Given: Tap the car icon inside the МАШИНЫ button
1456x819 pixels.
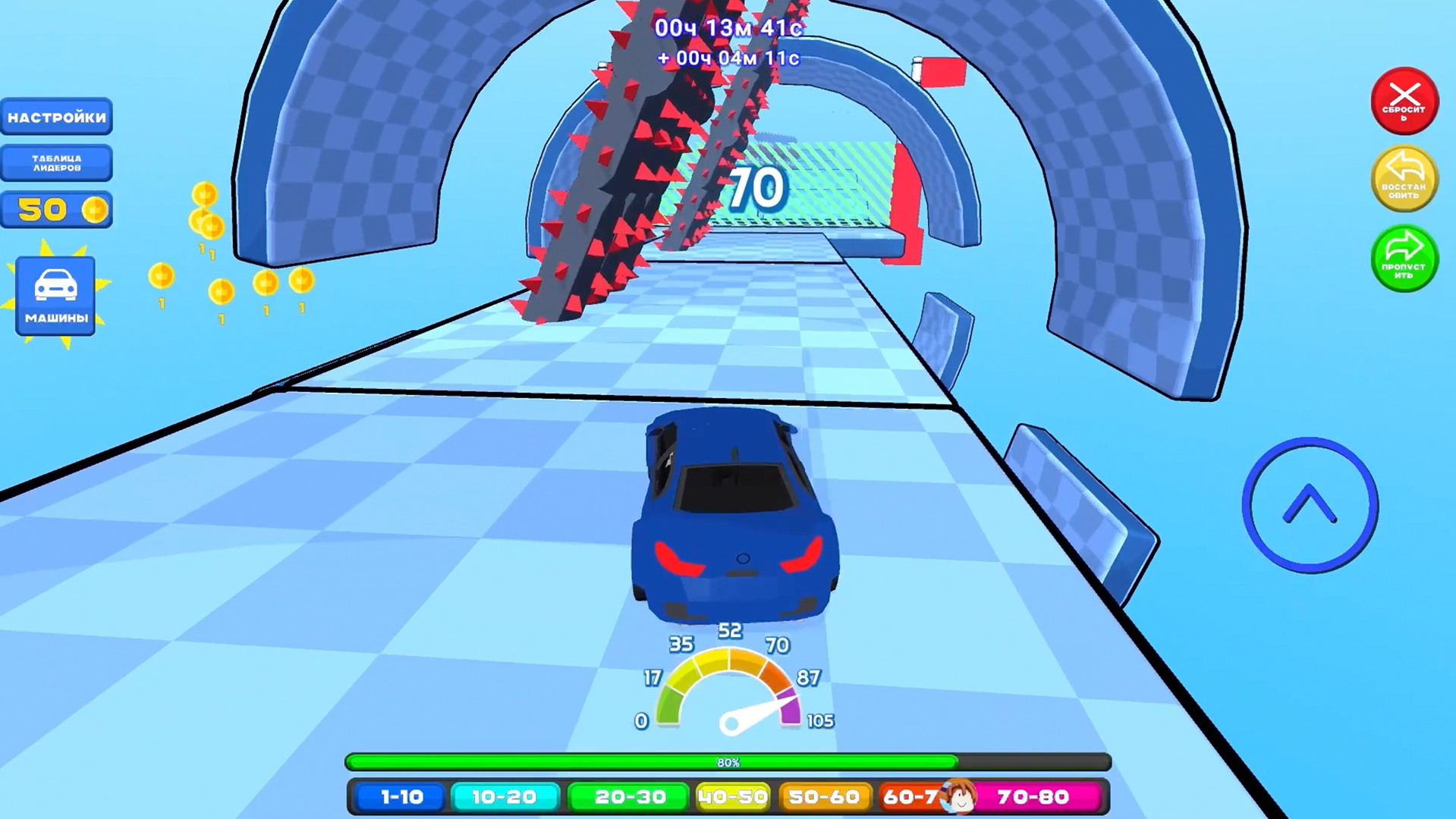Looking at the screenshot, I should tap(55, 284).
